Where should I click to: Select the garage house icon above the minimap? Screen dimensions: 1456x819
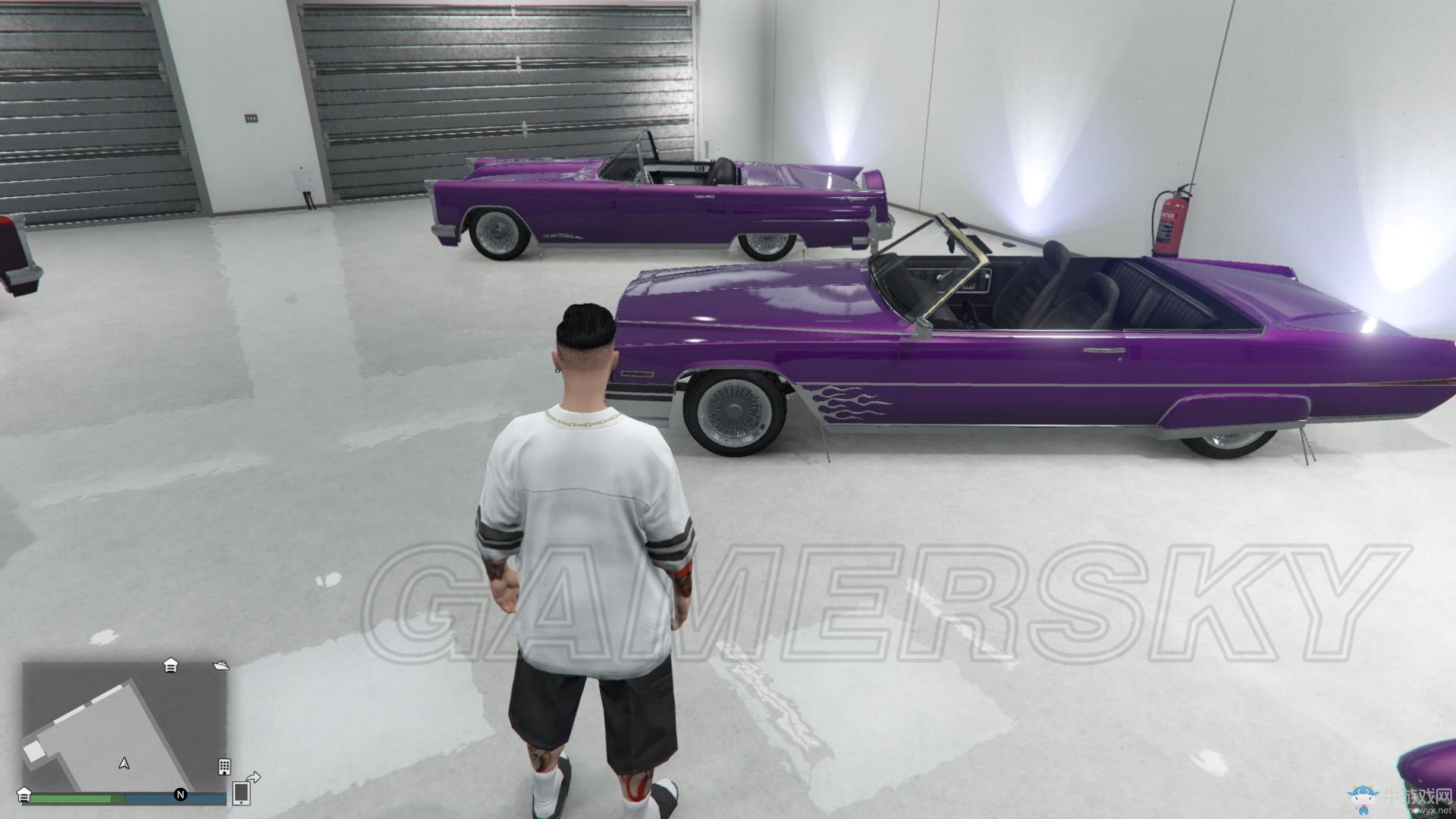pos(171,666)
